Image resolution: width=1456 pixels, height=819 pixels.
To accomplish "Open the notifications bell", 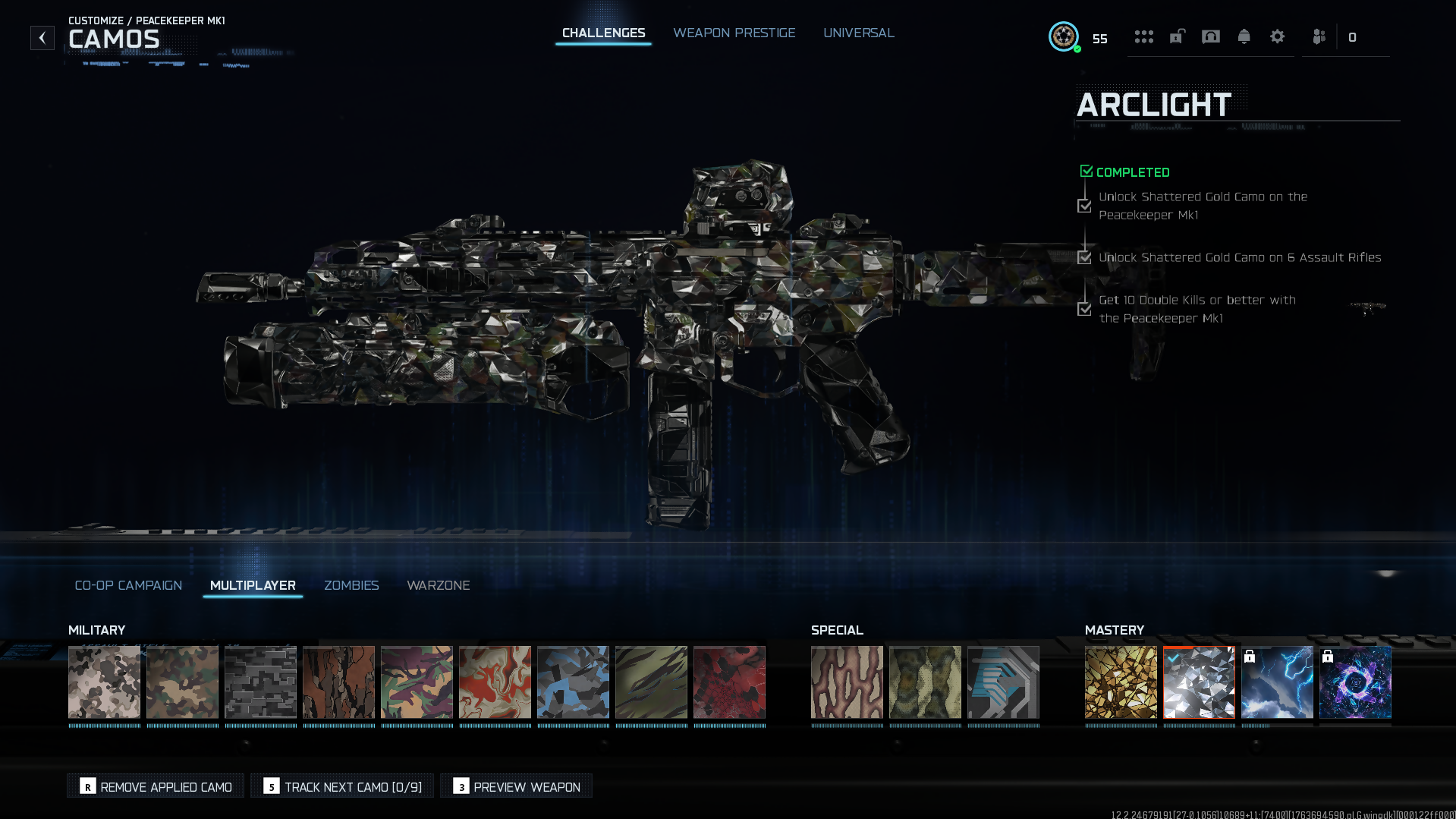I will pyautogui.click(x=1244, y=37).
